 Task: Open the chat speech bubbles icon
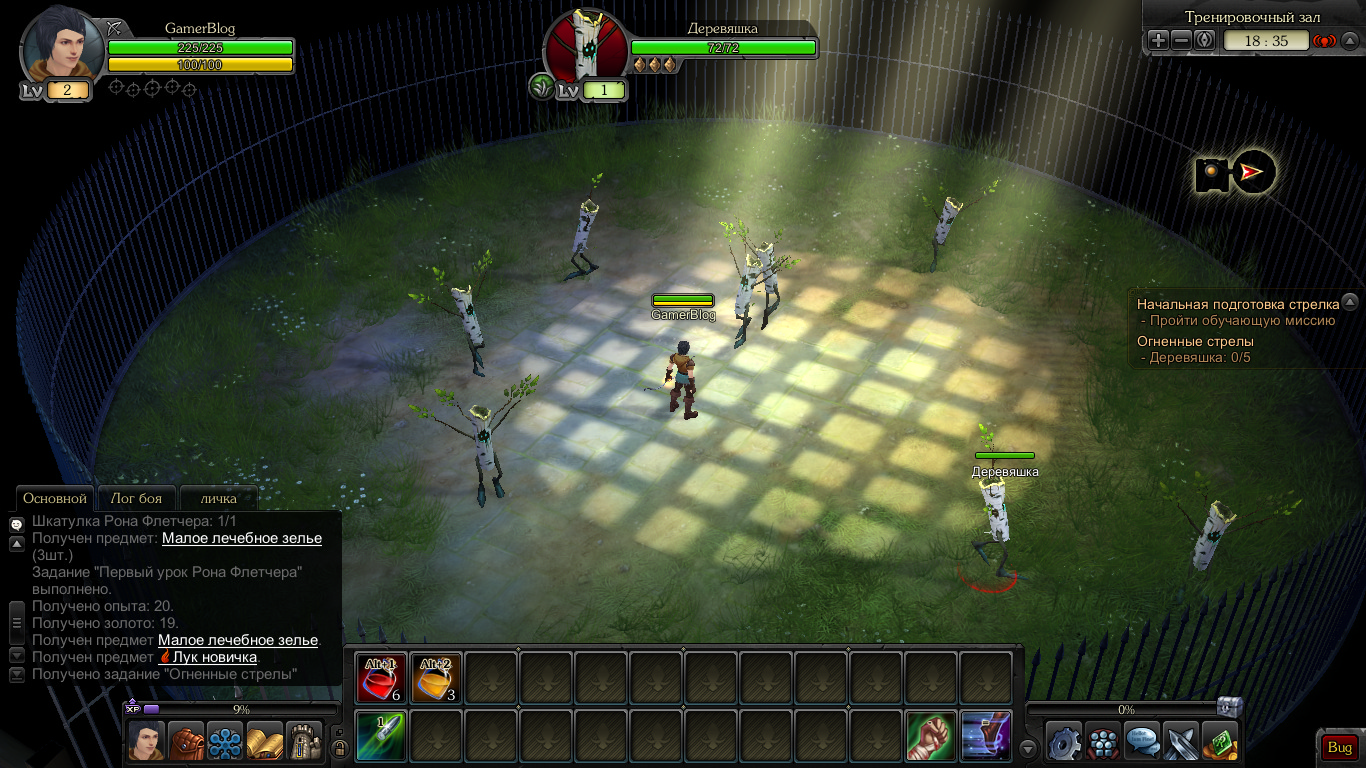[x=1142, y=741]
